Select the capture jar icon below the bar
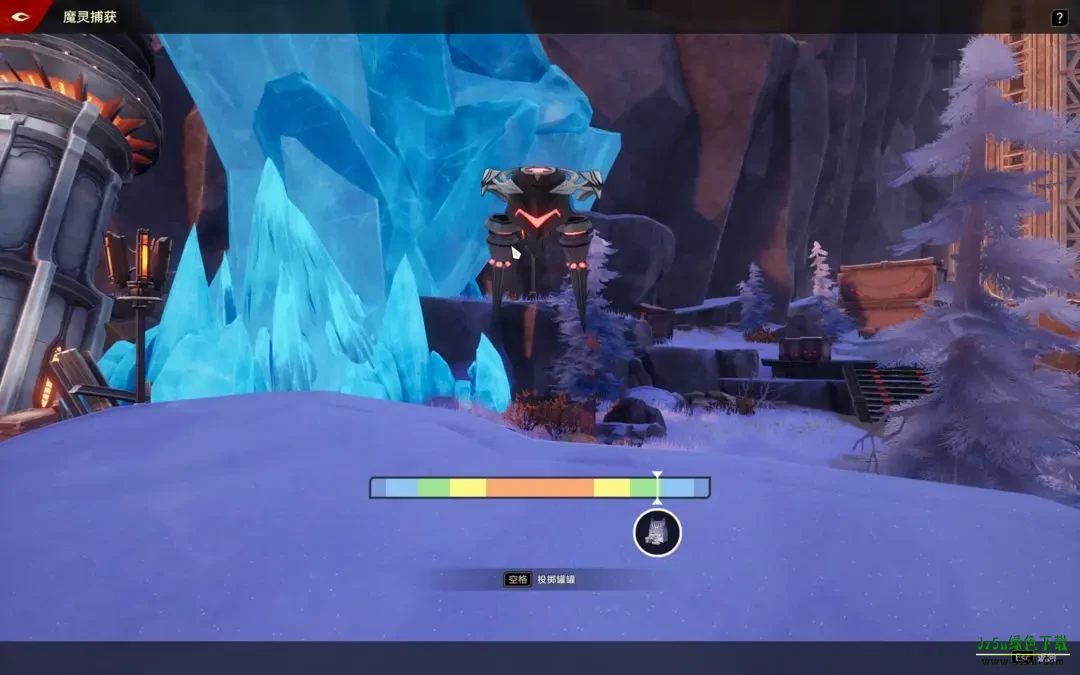This screenshot has width=1080, height=675. click(x=657, y=533)
